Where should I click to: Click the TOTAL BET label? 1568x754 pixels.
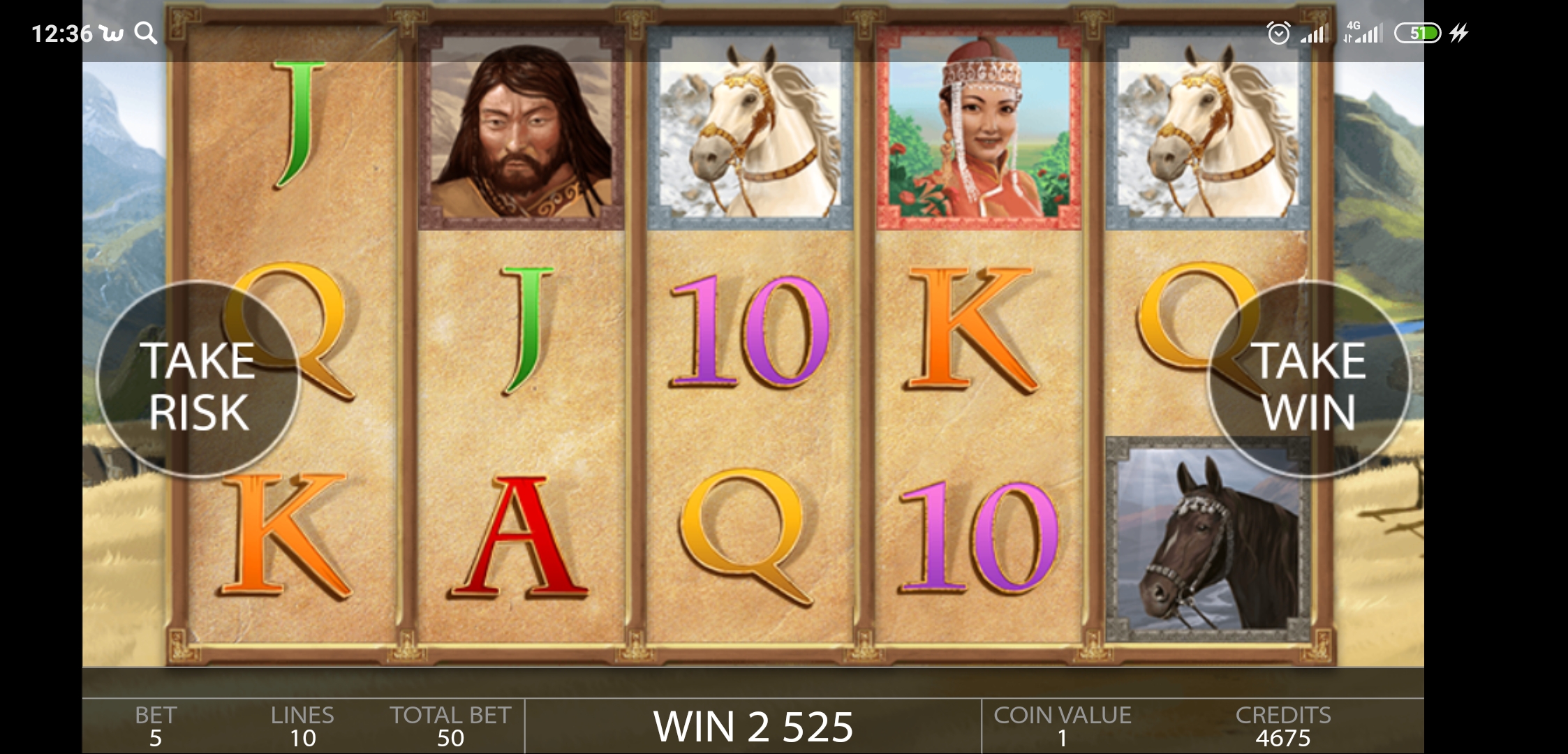click(x=451, y=715)
